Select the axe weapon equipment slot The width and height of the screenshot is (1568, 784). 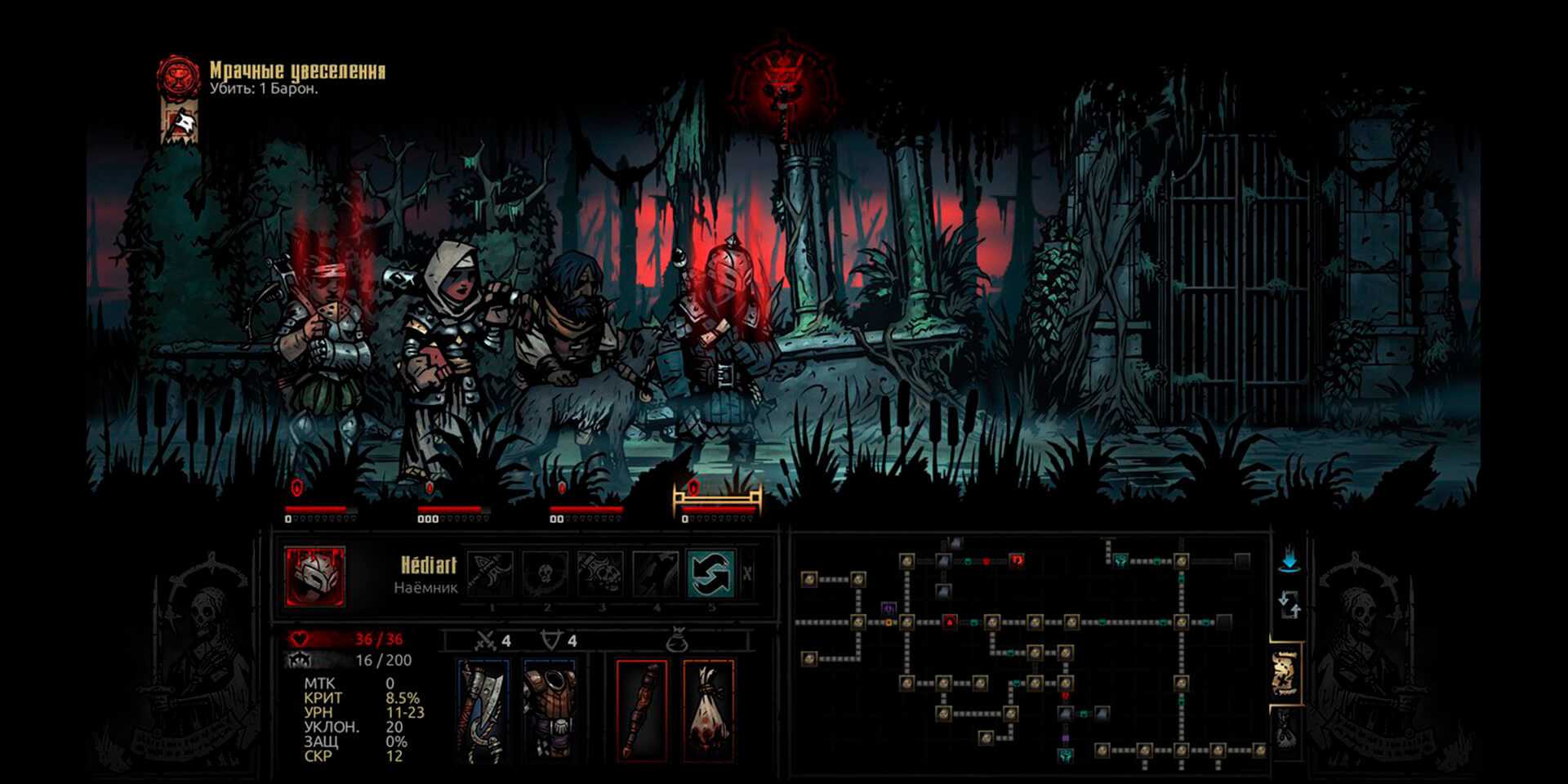point(483,711)
